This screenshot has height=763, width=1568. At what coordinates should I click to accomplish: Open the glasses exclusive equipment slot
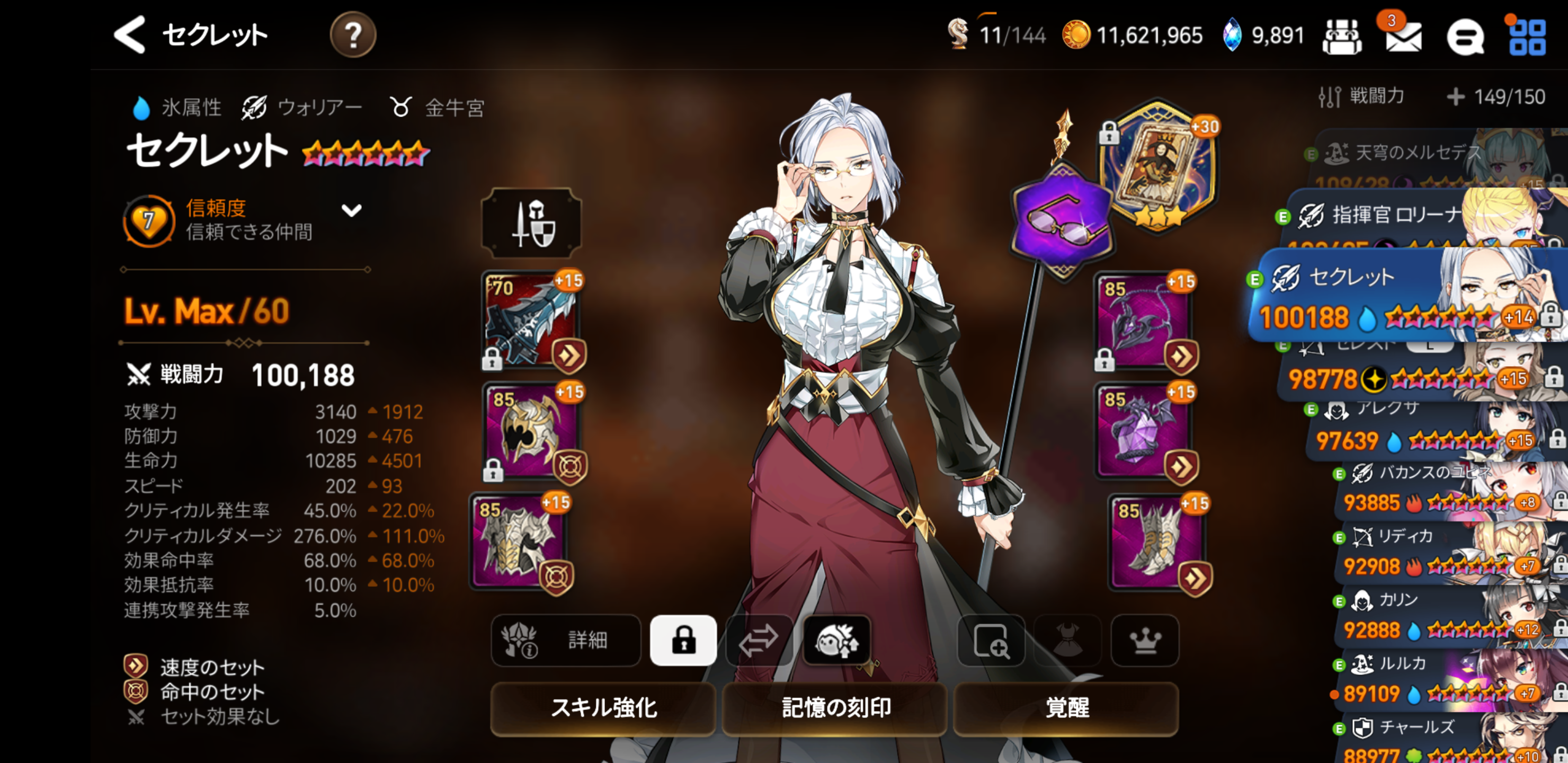coord(1062,220)
